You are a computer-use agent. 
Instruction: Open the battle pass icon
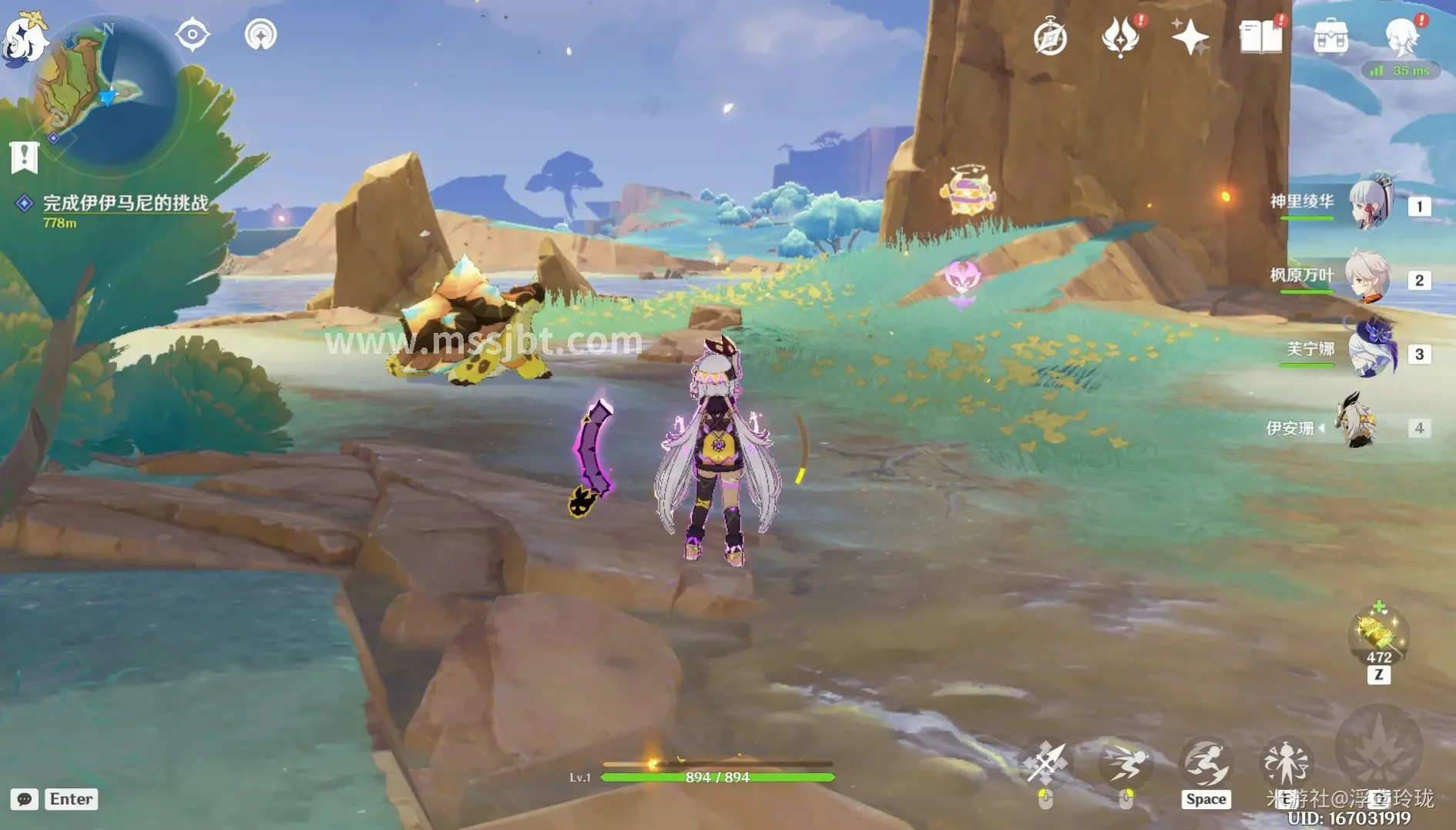coord(1120,37)
